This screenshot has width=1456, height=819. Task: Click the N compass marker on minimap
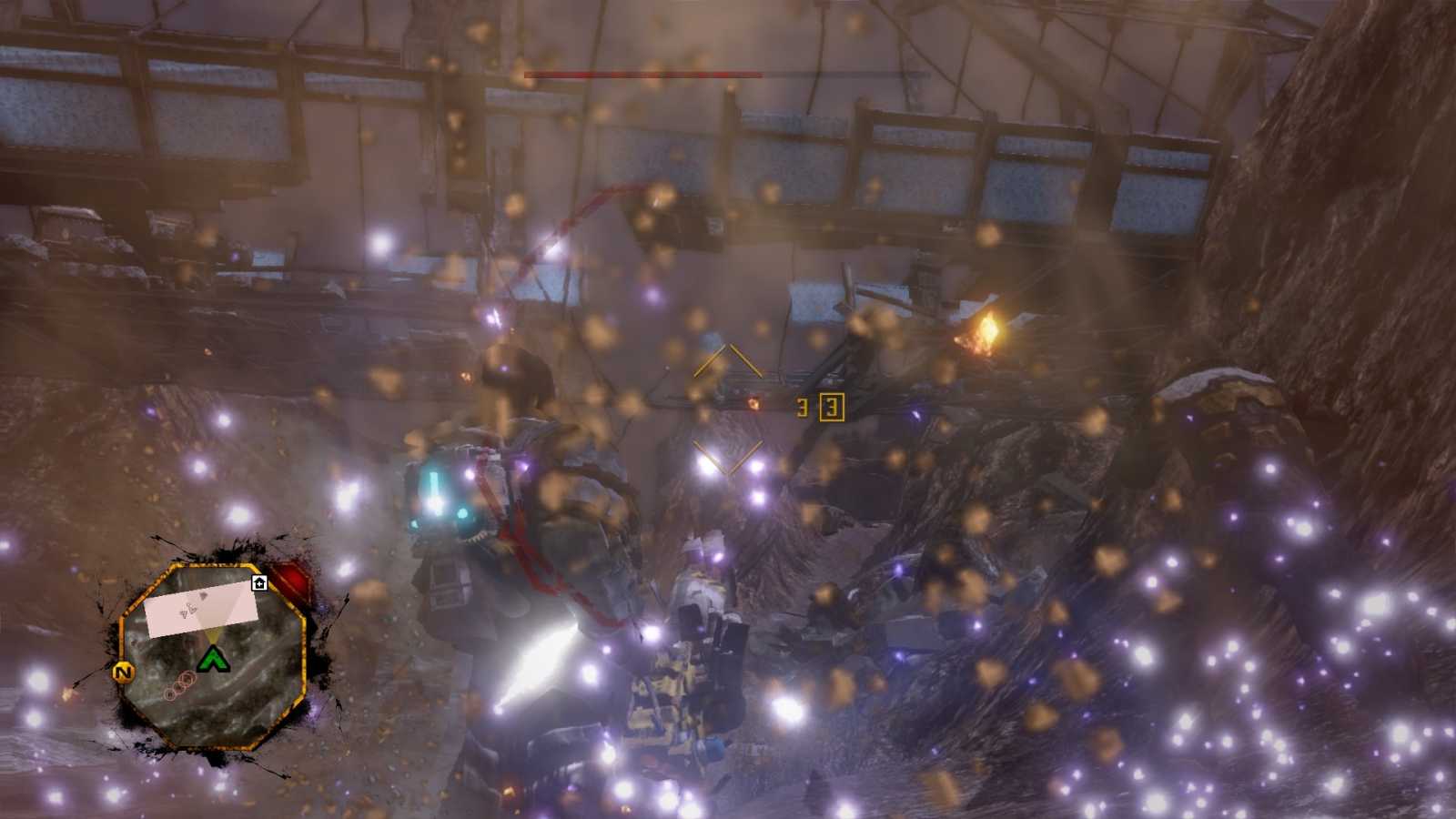[x=123, y=671]
